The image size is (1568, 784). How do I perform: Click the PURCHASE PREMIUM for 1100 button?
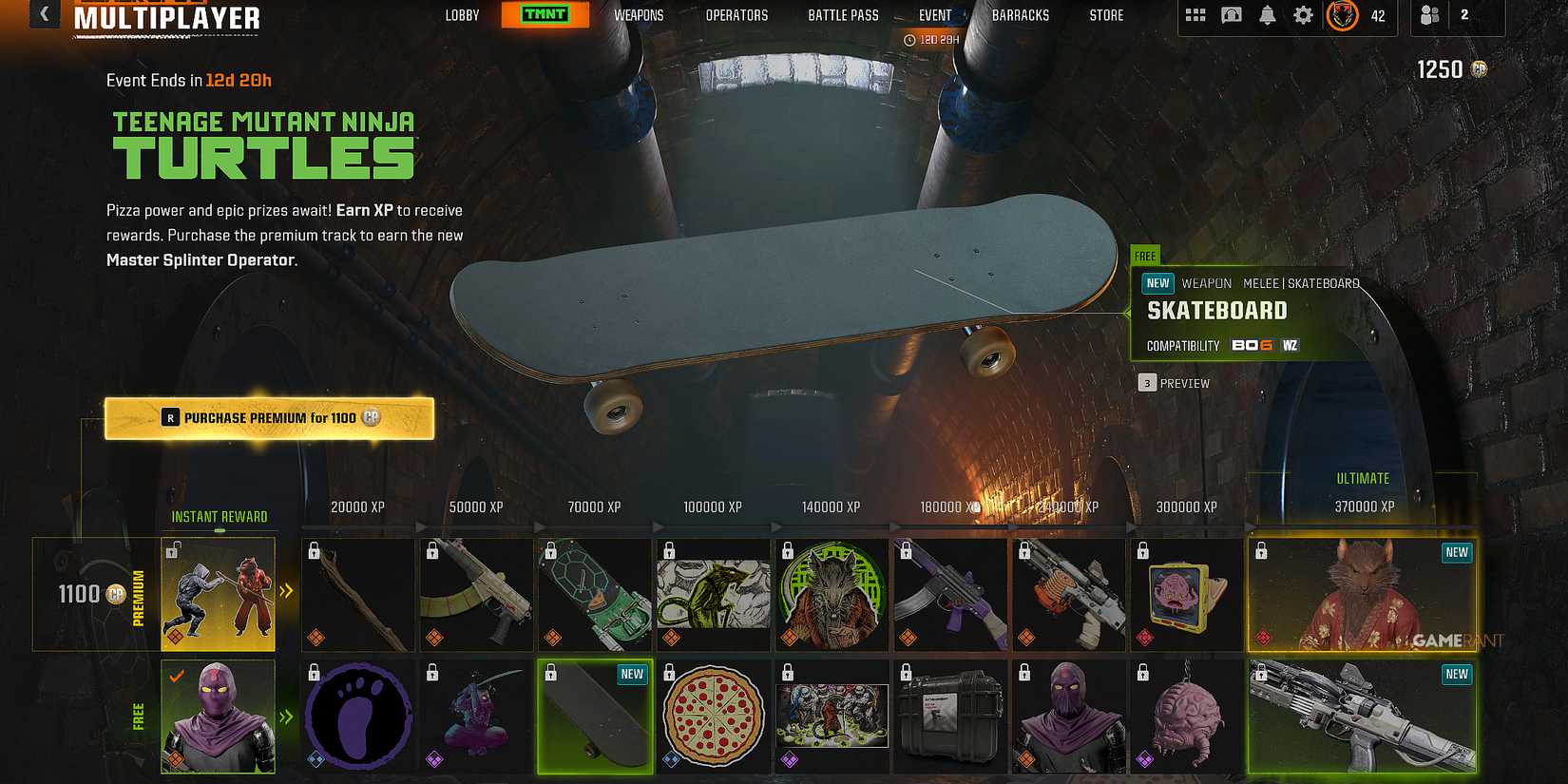[270, 417]
